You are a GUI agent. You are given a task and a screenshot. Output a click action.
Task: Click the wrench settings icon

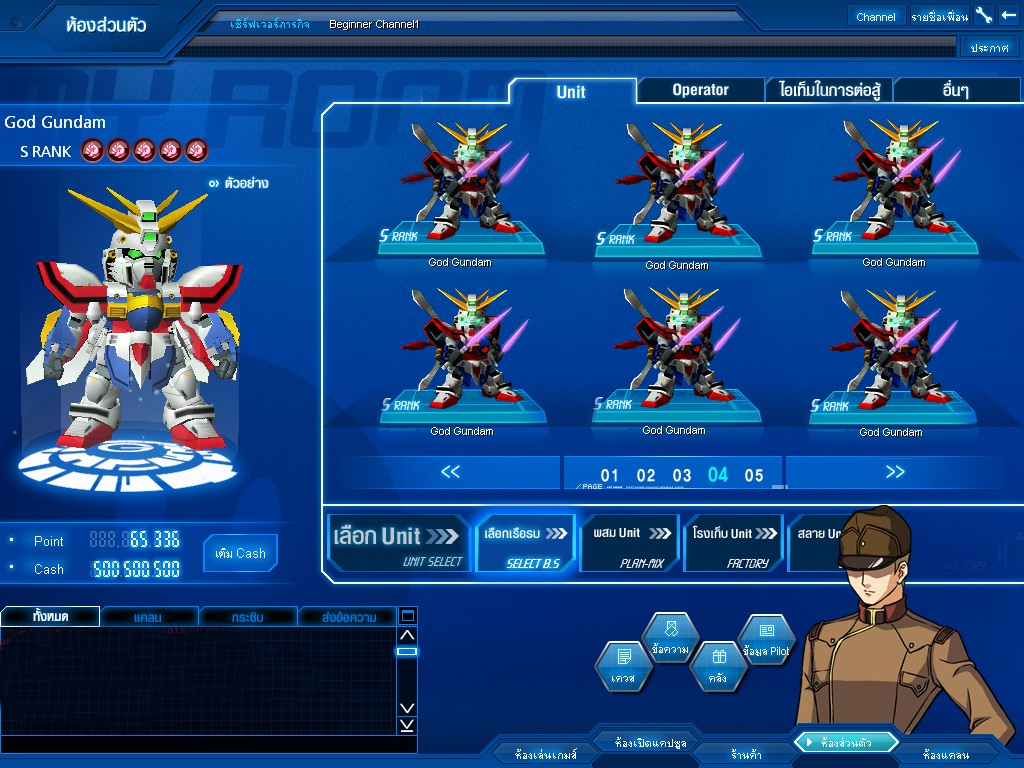[x=984, y=15]
